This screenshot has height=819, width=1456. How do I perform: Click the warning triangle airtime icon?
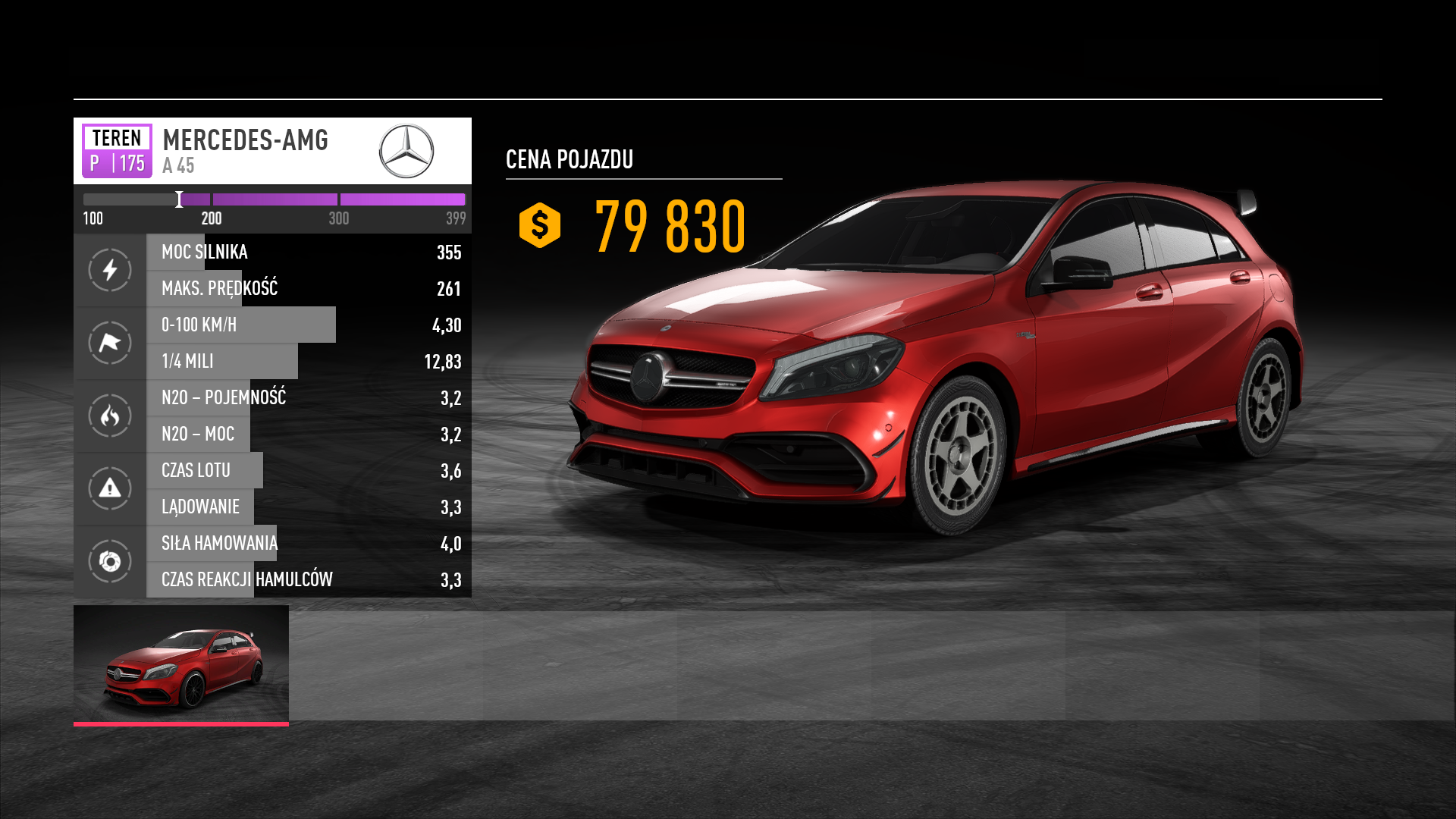click(x=110, y=488)
